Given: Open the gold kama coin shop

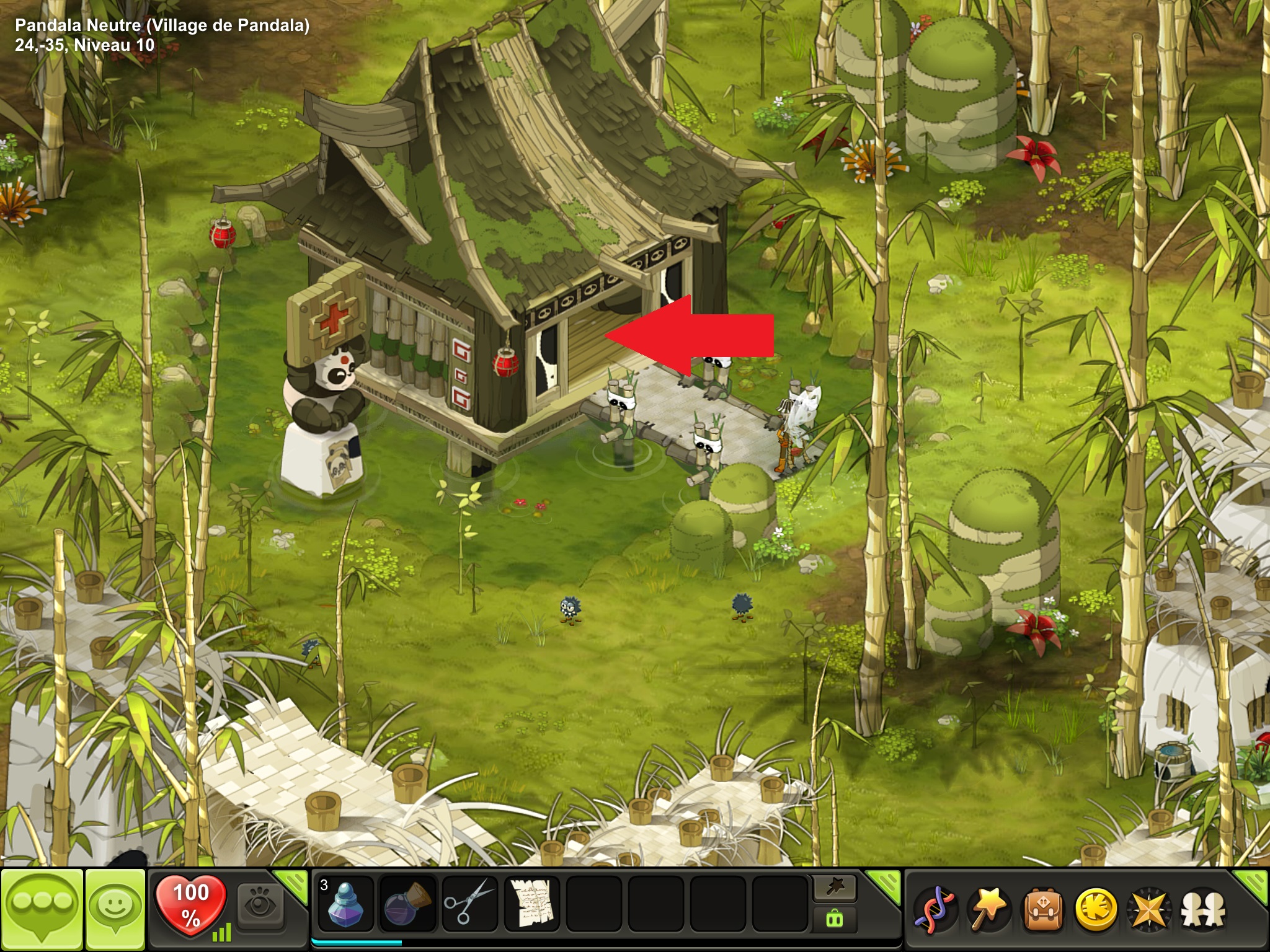Looking at the screenshot, I should (x=1096, y=909).
